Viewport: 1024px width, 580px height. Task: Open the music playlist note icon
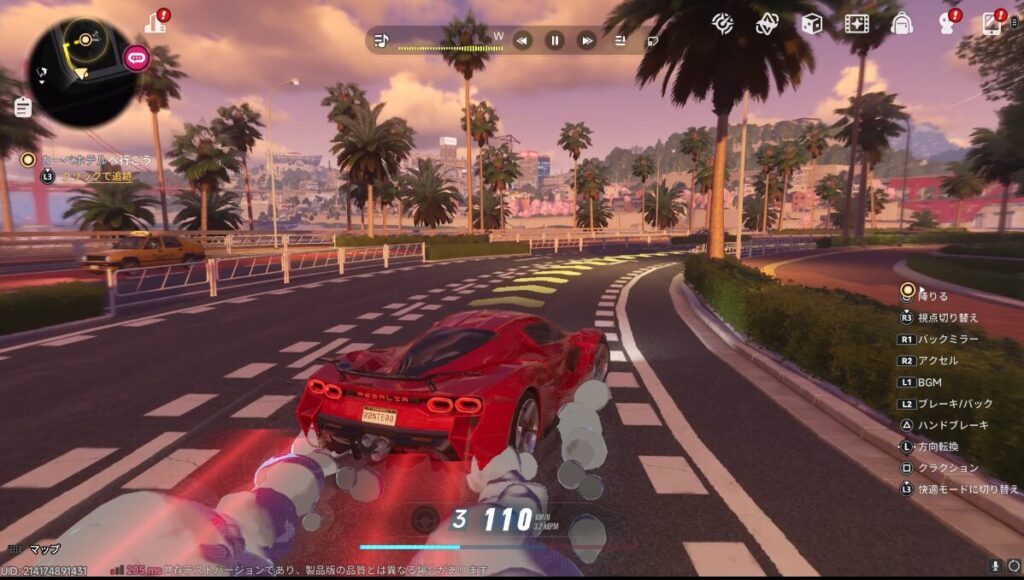point(381,40)
